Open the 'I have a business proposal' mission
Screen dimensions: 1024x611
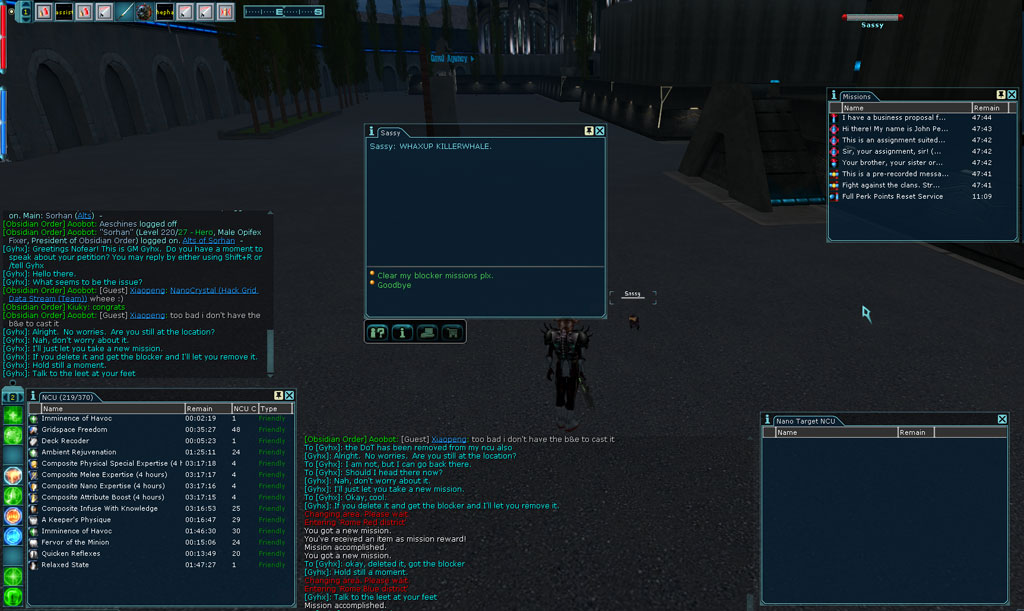point(893,118)
